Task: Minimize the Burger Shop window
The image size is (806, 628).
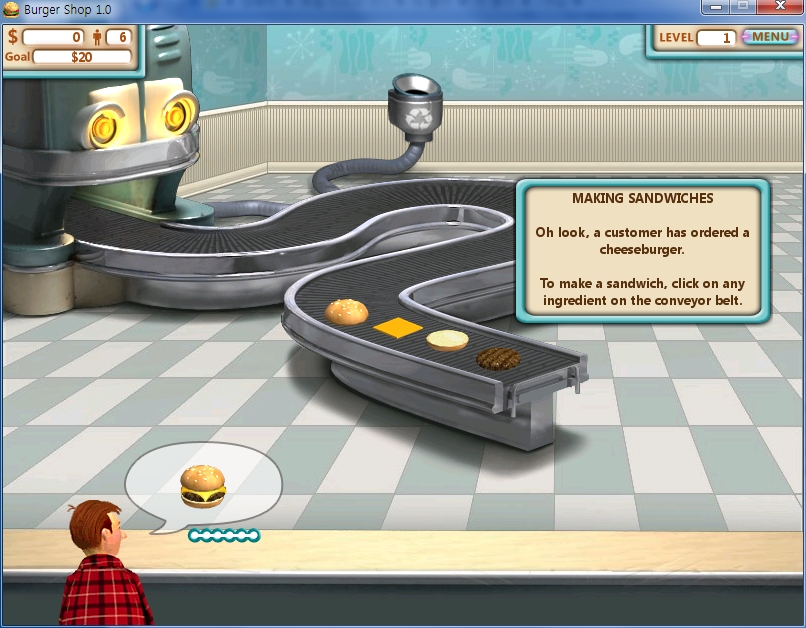Action: tap(714, 8)
